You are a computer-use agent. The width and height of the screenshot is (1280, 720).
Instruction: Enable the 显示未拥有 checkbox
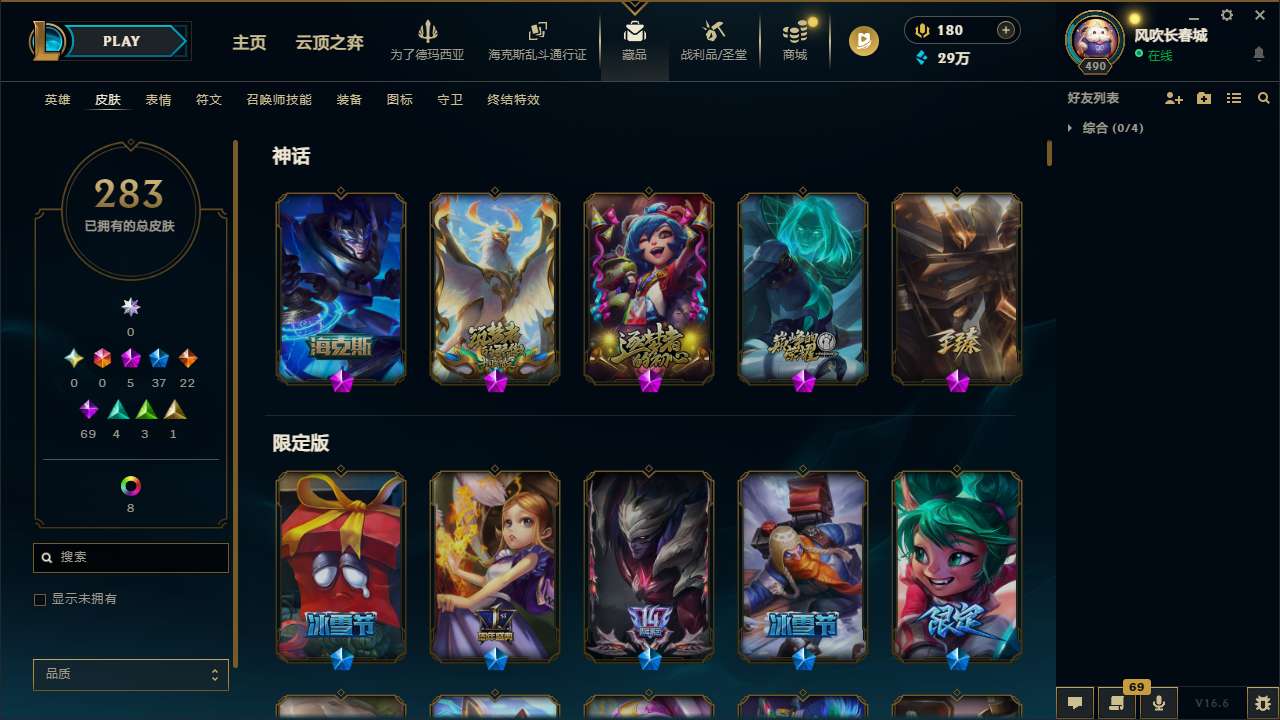[40, 599]
